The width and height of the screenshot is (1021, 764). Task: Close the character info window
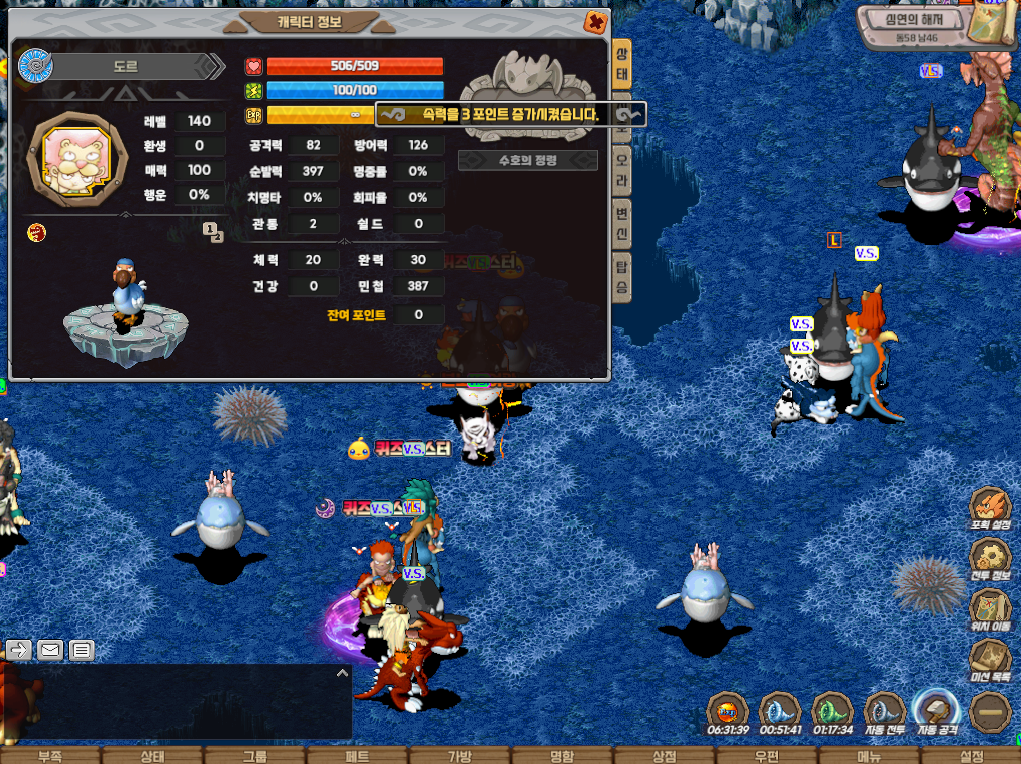click(x=596, y=21)
